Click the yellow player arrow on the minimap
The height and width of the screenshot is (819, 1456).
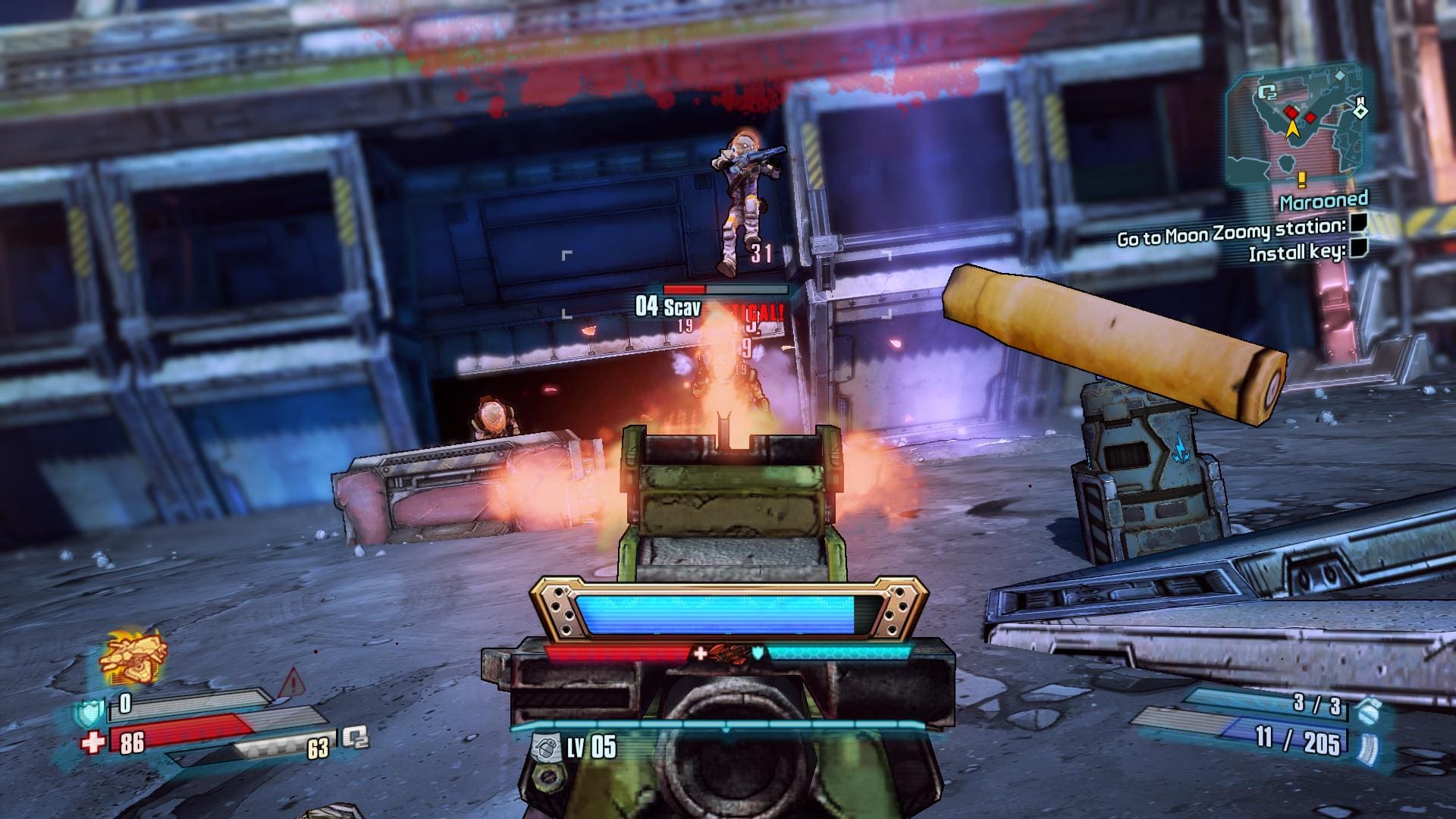[x=1294, y=129]
